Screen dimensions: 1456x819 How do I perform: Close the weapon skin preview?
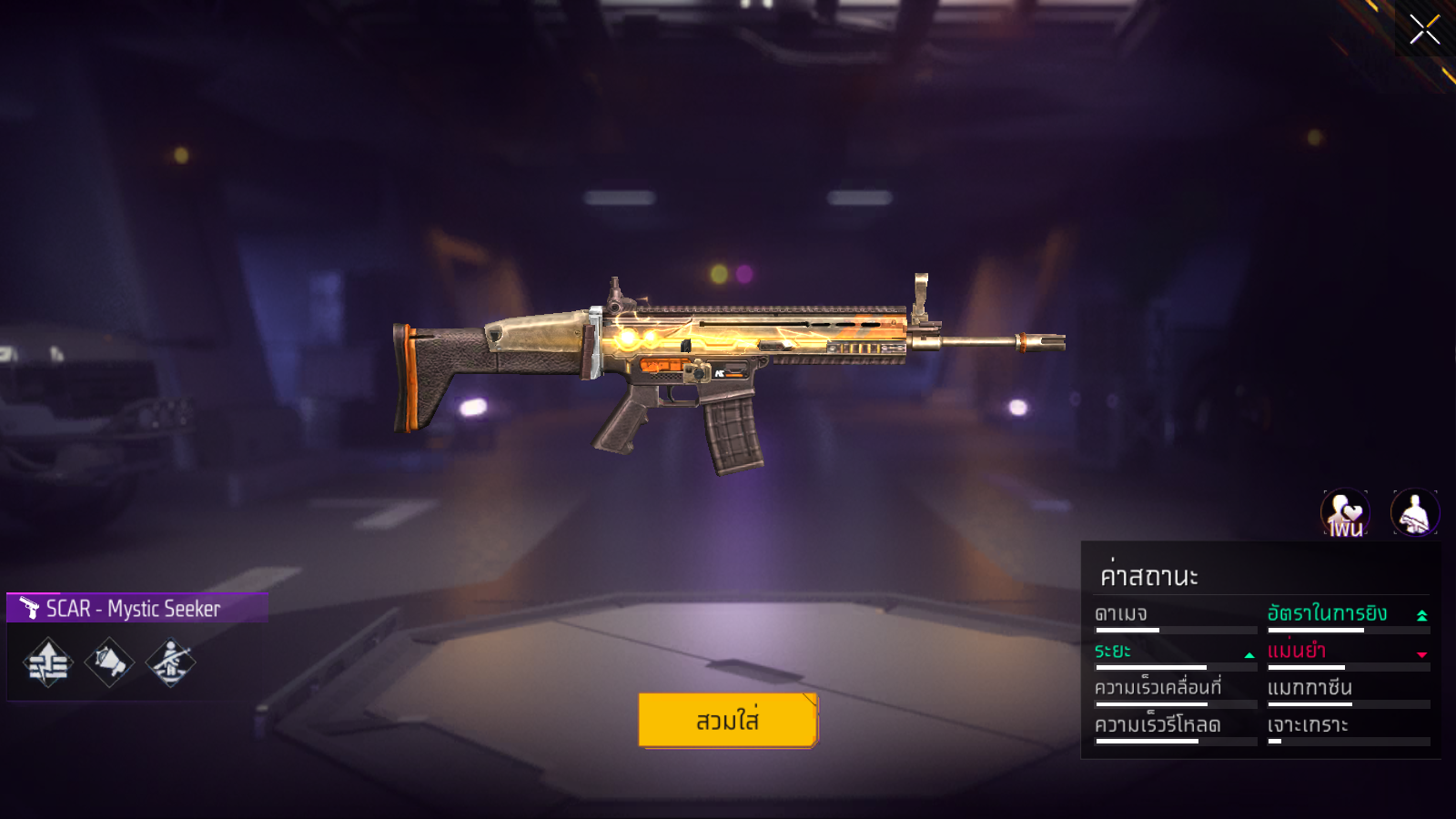point(1424,29)
